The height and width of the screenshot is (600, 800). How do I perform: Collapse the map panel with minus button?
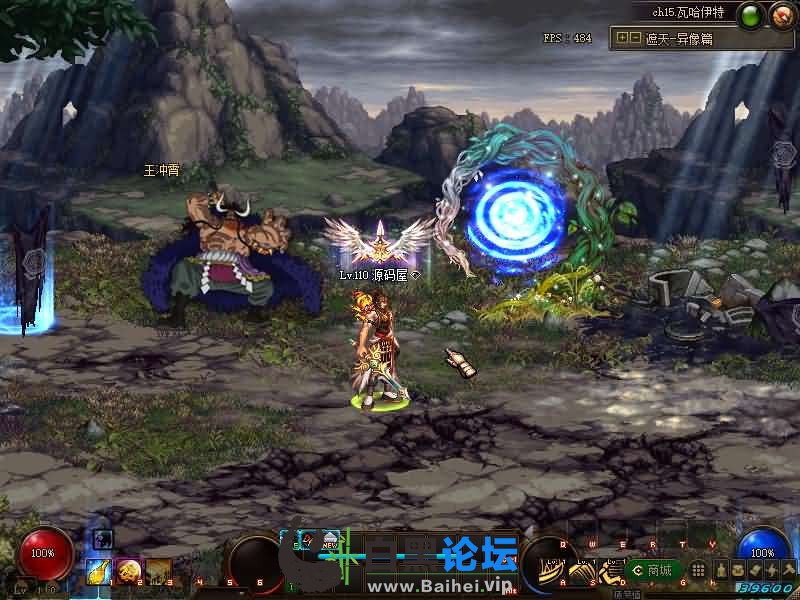635,37
